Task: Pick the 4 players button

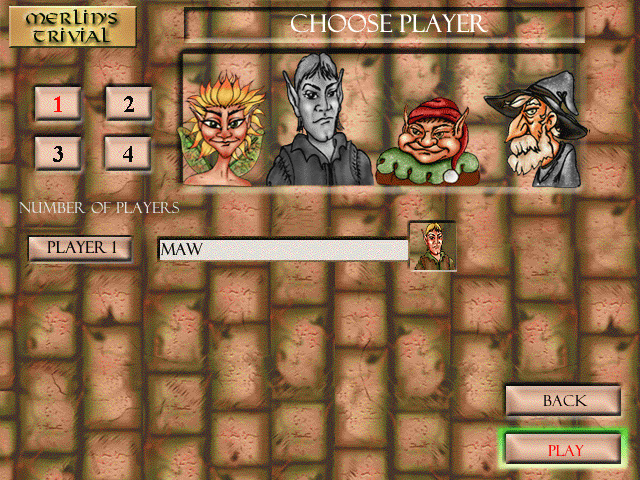Action: pos(128,154)
